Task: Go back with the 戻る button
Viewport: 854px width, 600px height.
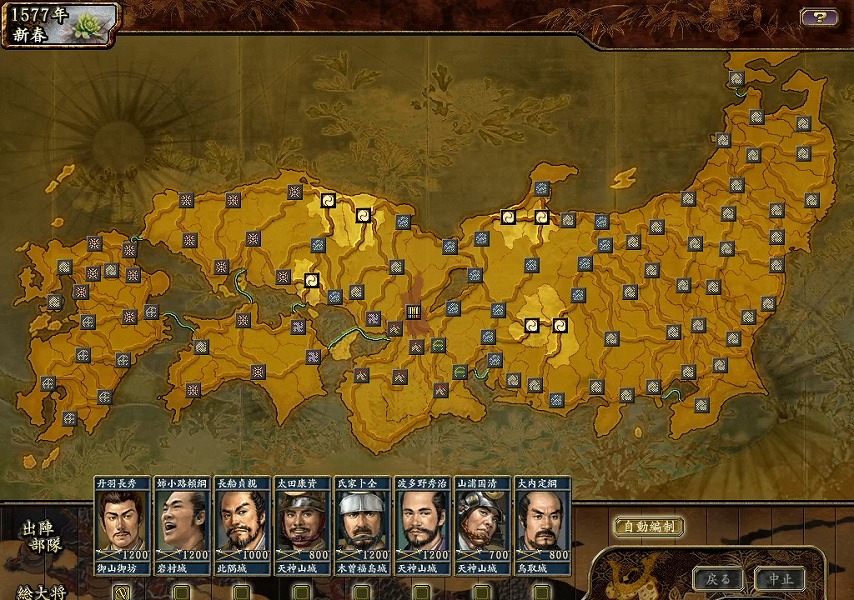Action: pyautogui.click(x=718, y=579)
